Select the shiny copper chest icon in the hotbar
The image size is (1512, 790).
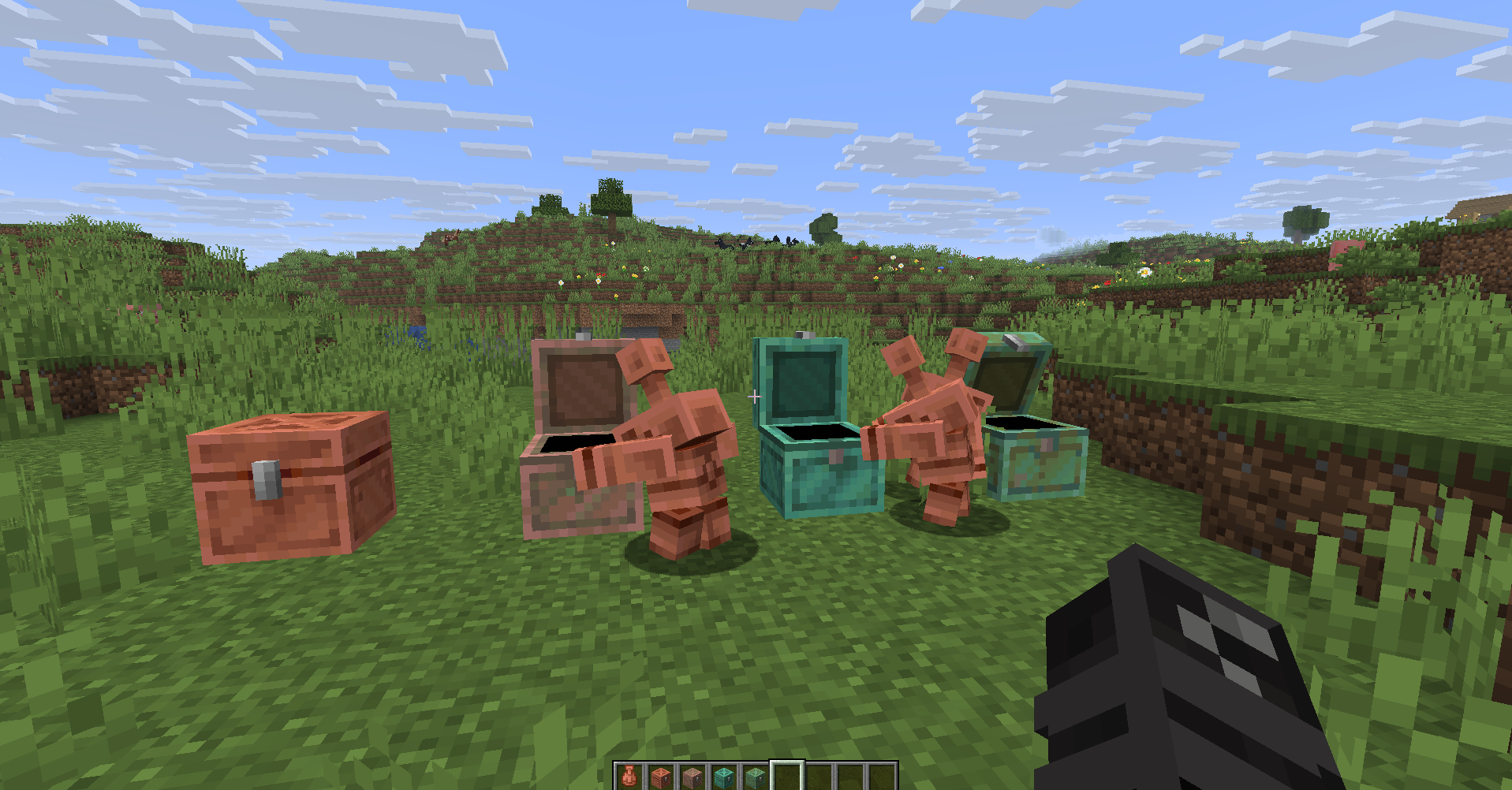(663, 777)
